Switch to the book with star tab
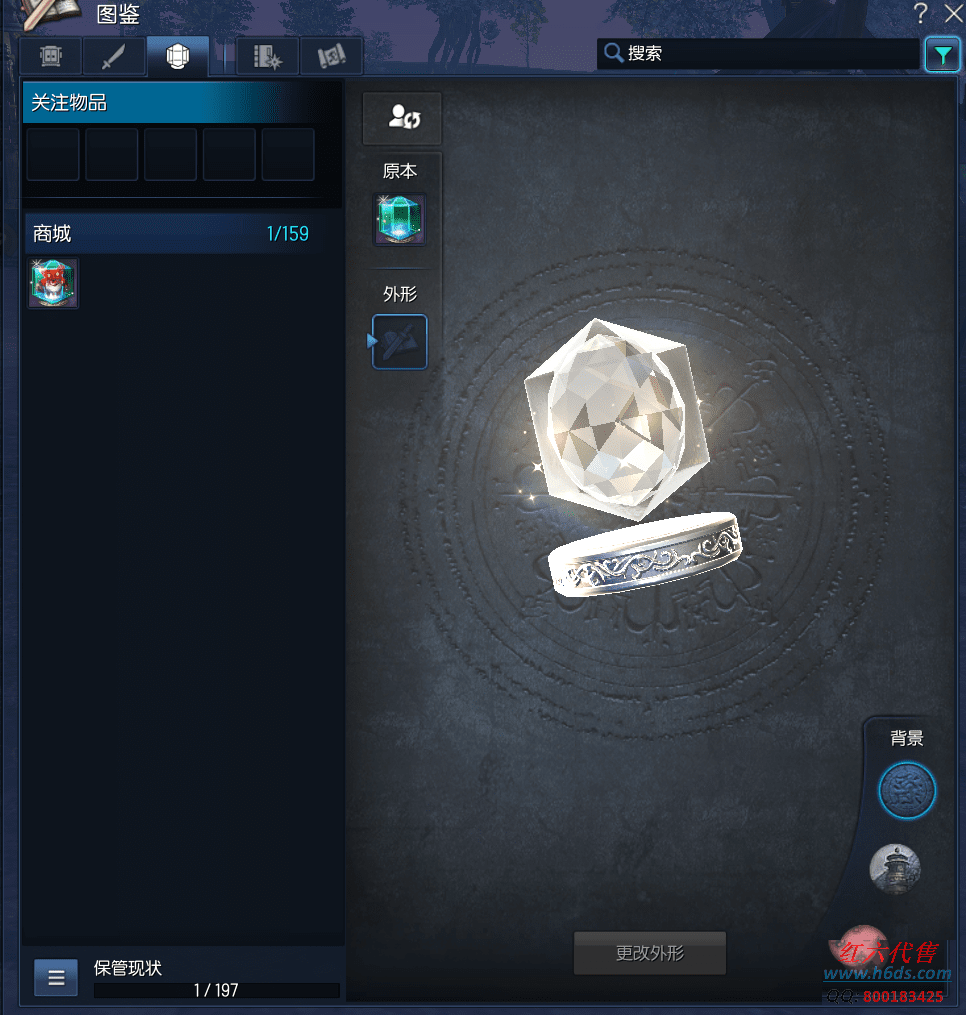Viewport: 966px width, 1015px height. click(267, 57)
